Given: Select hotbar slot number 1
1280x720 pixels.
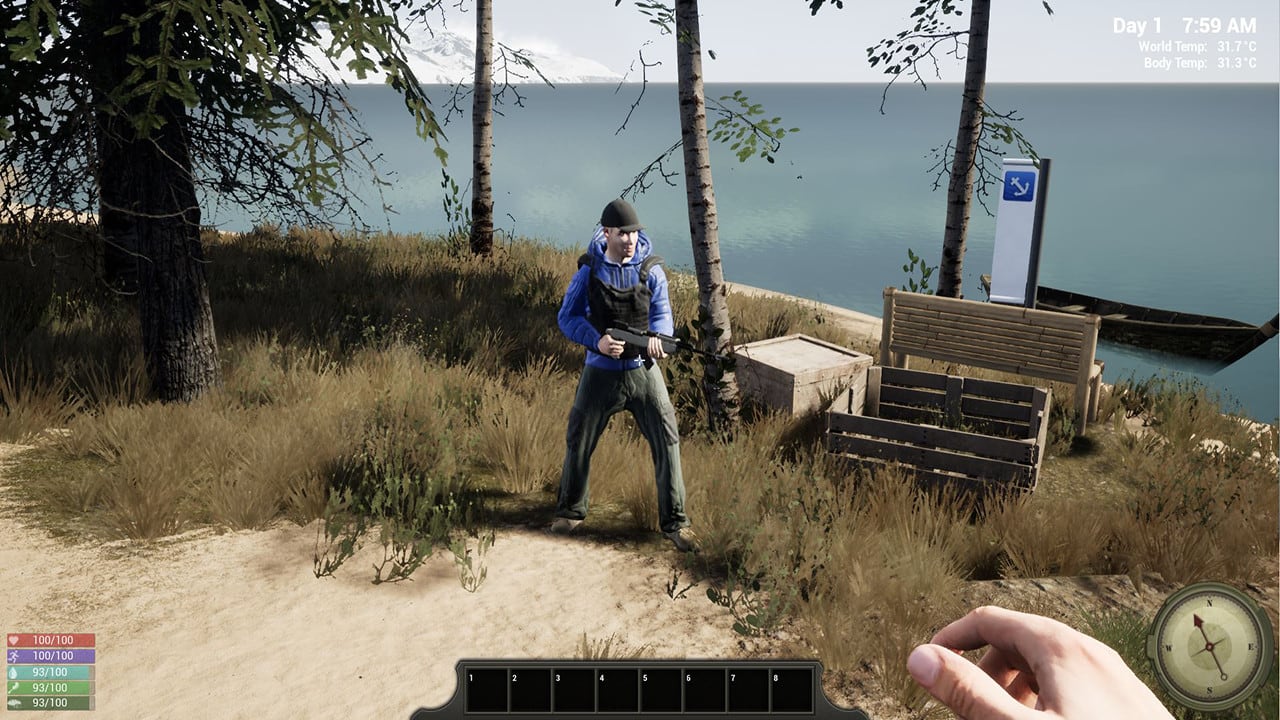Looking at the screenshot, I should pos(487,690).
